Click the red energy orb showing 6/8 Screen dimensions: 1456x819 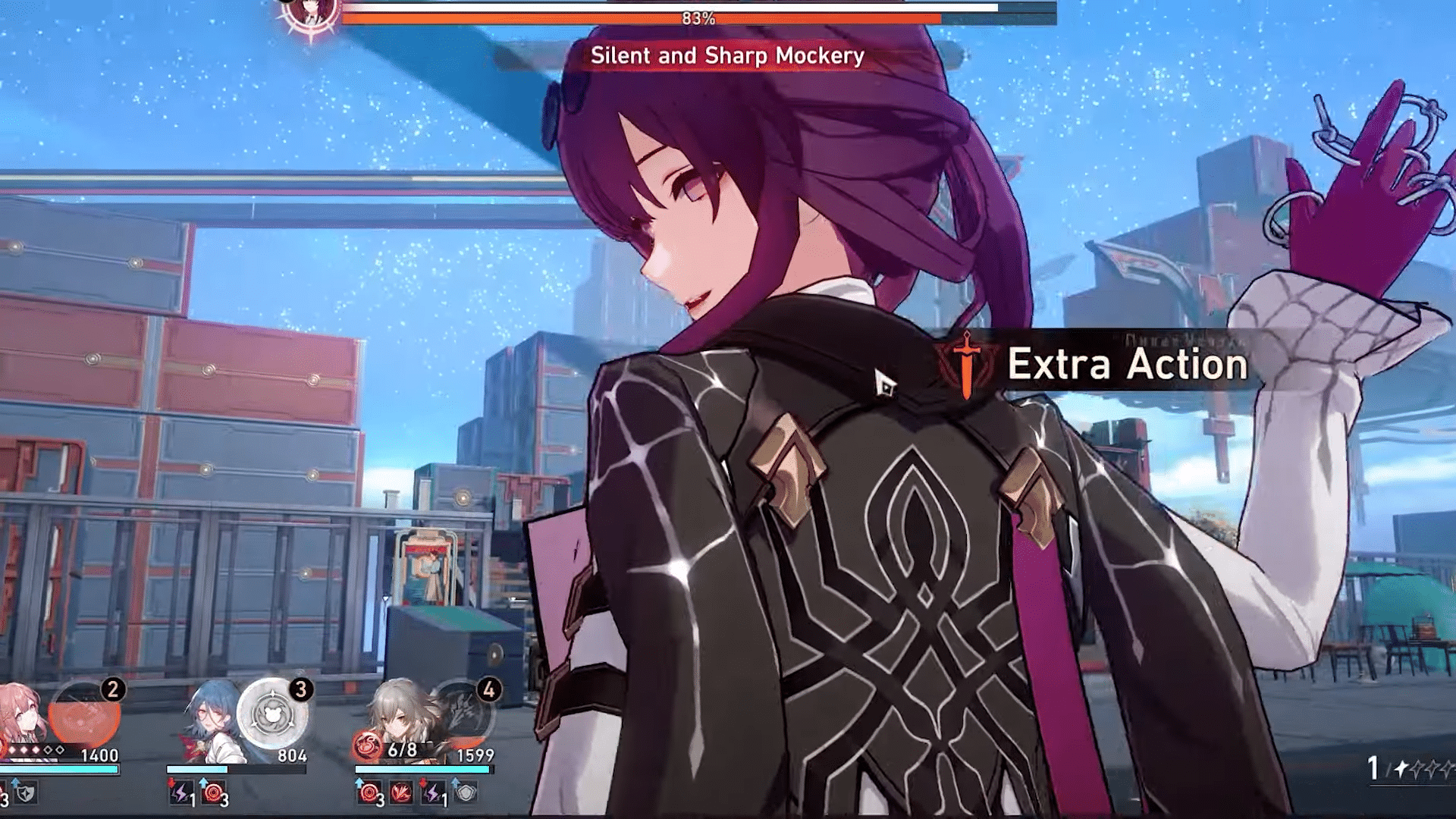point(366,745)
